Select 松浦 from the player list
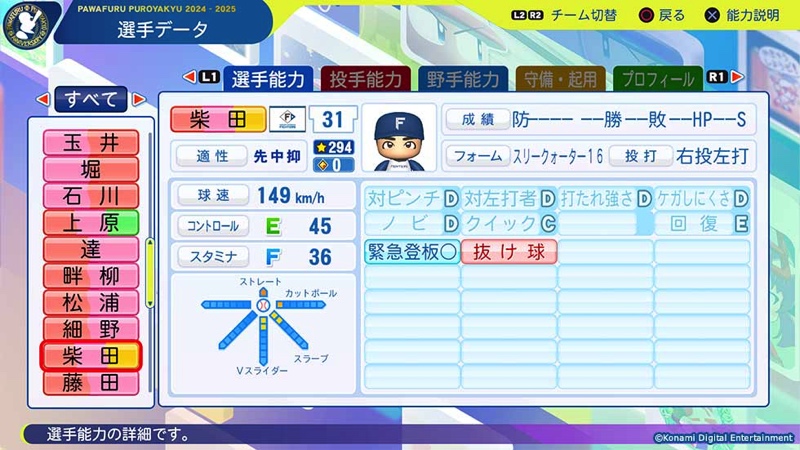This screenshot has height=450, width=800. point(90,302)
